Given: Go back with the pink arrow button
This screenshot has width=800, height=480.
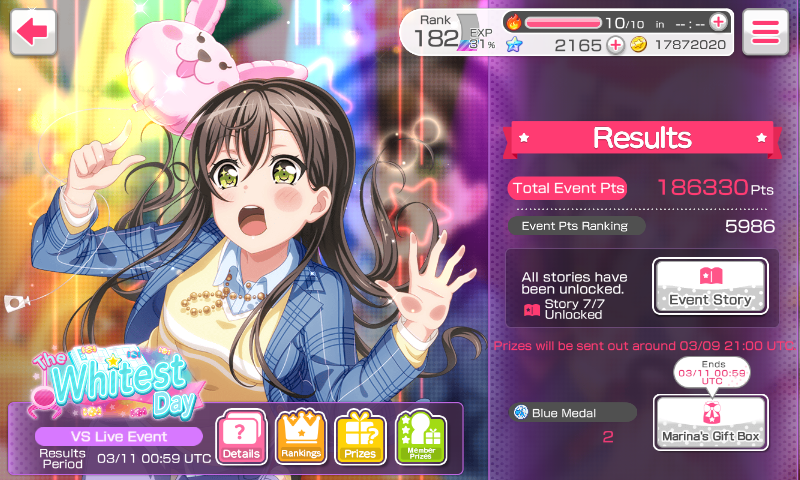Looking at the screenshot, I should (x=33, y=31).
